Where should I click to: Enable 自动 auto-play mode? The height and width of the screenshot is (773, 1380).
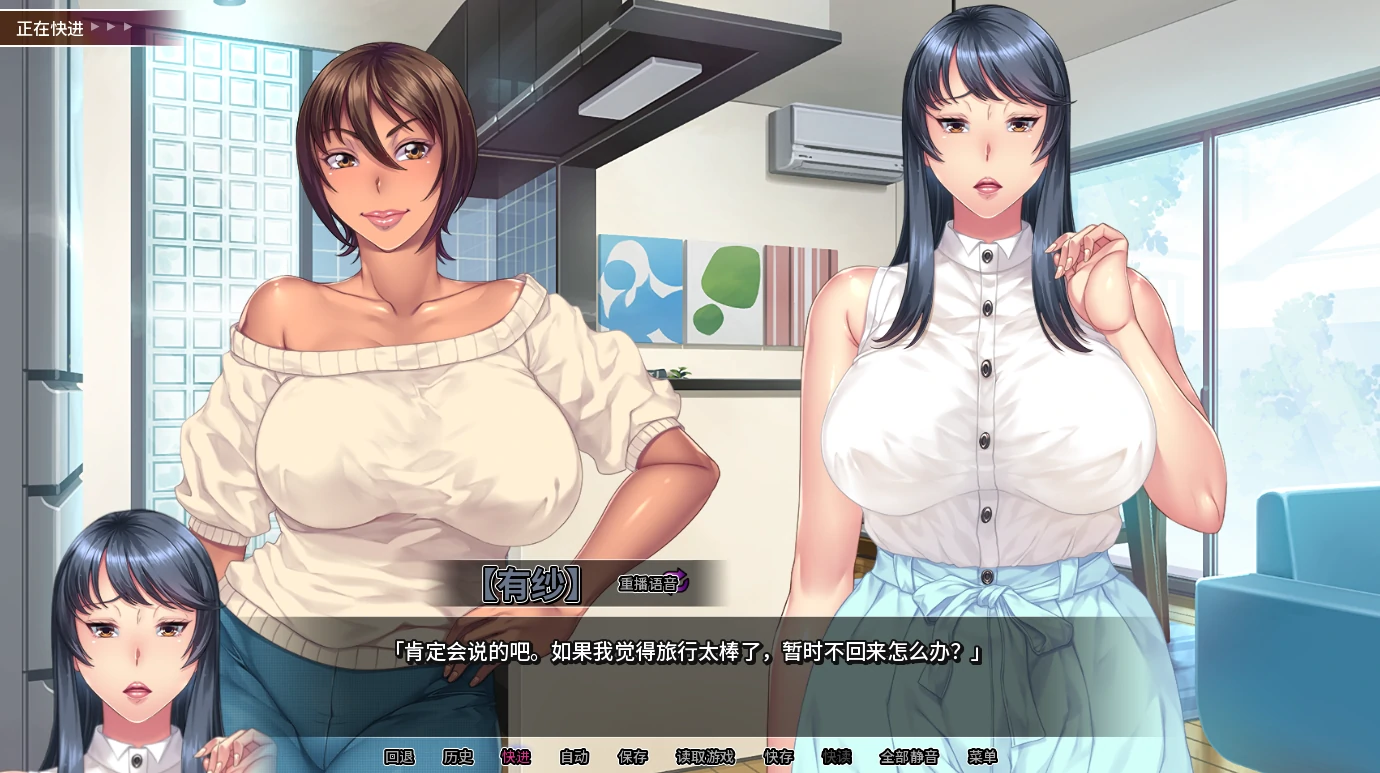tap(574, 757)
